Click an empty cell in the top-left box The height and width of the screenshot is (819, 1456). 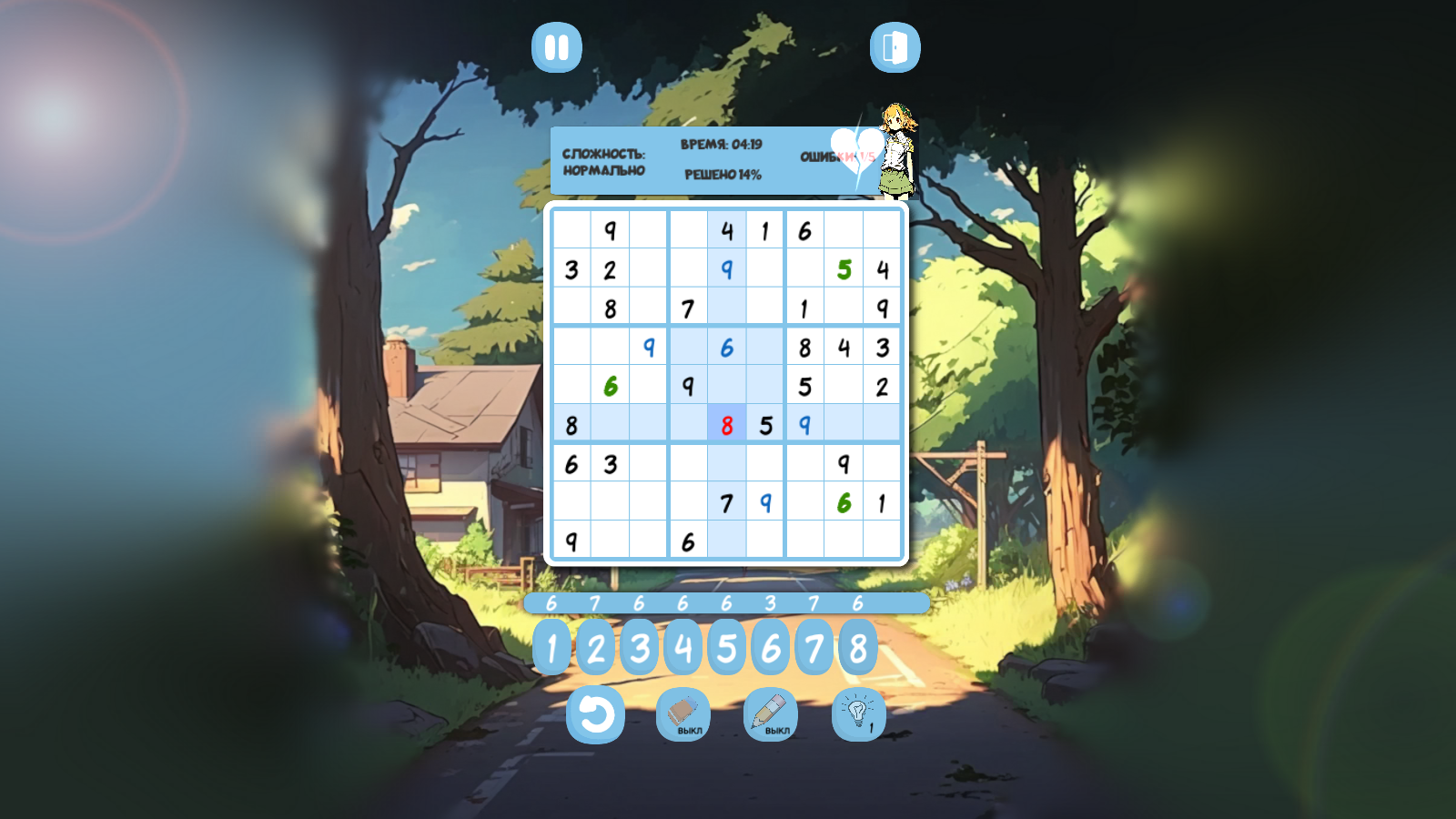(x=571, y=230)
